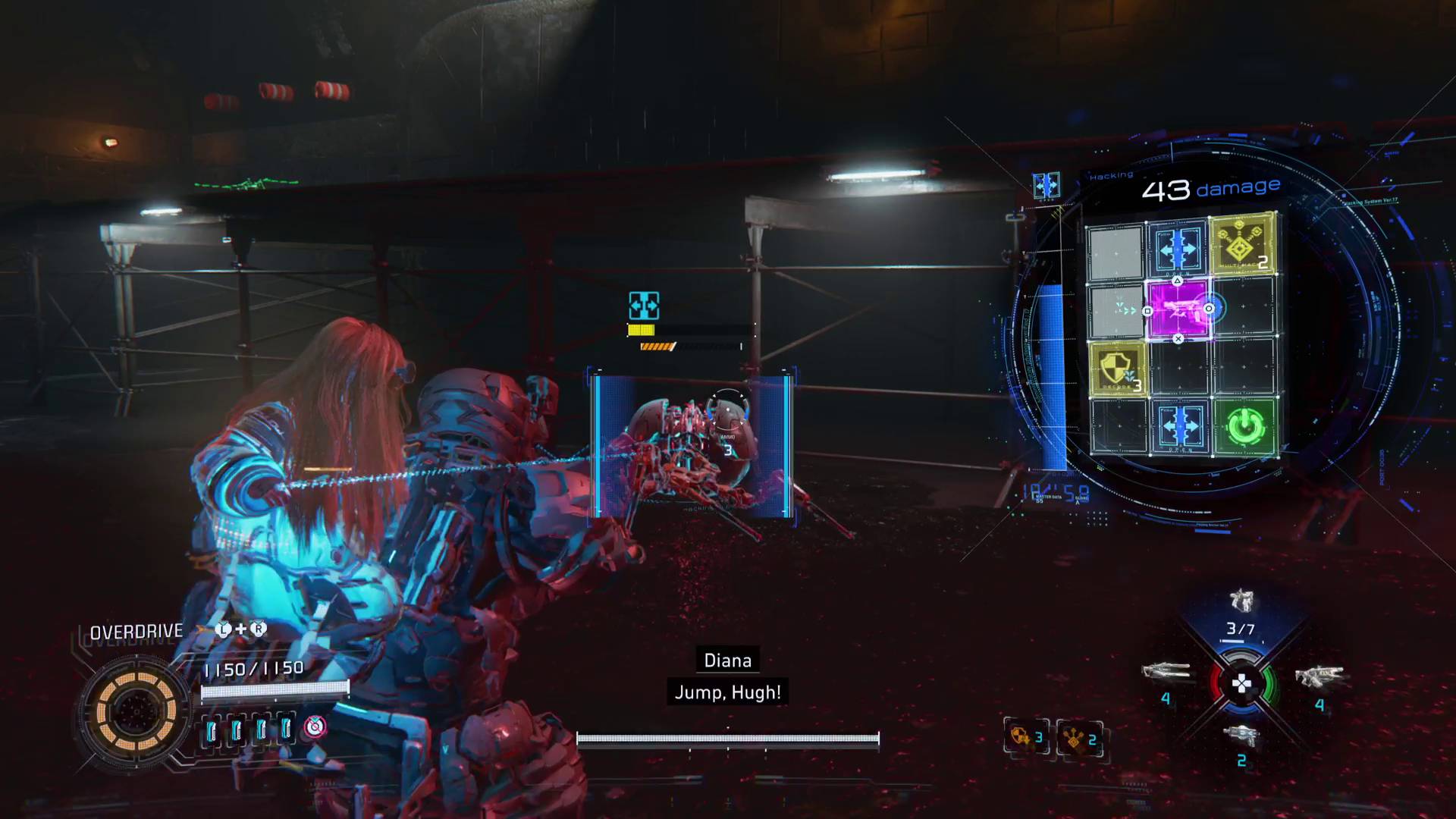The width and height of the screenshot is (1456, 819).
Task: Click the multihack consumable showing quantity 2
Action: click(x=1078, y=736)
